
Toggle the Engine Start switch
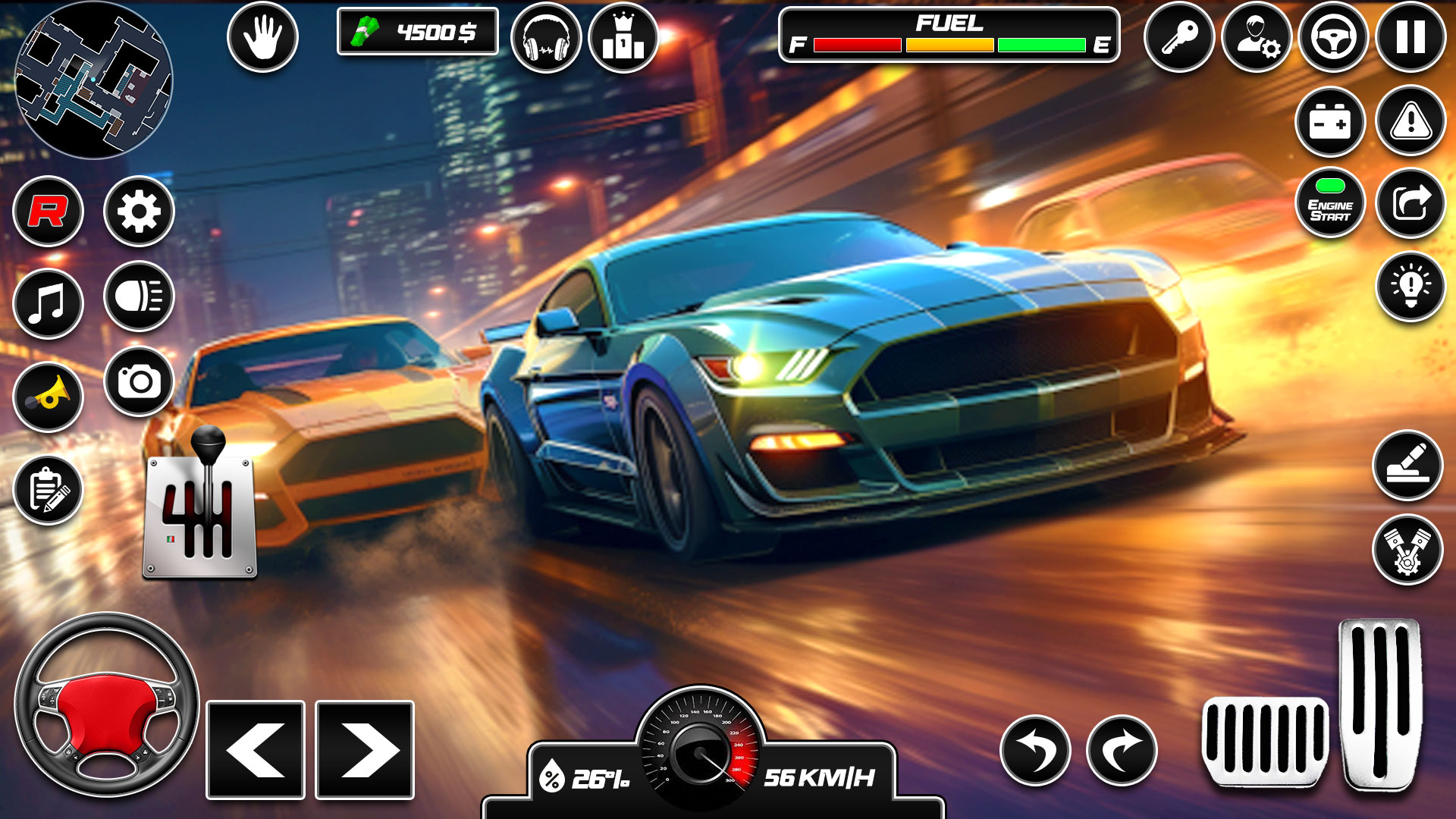point(1331,201)
